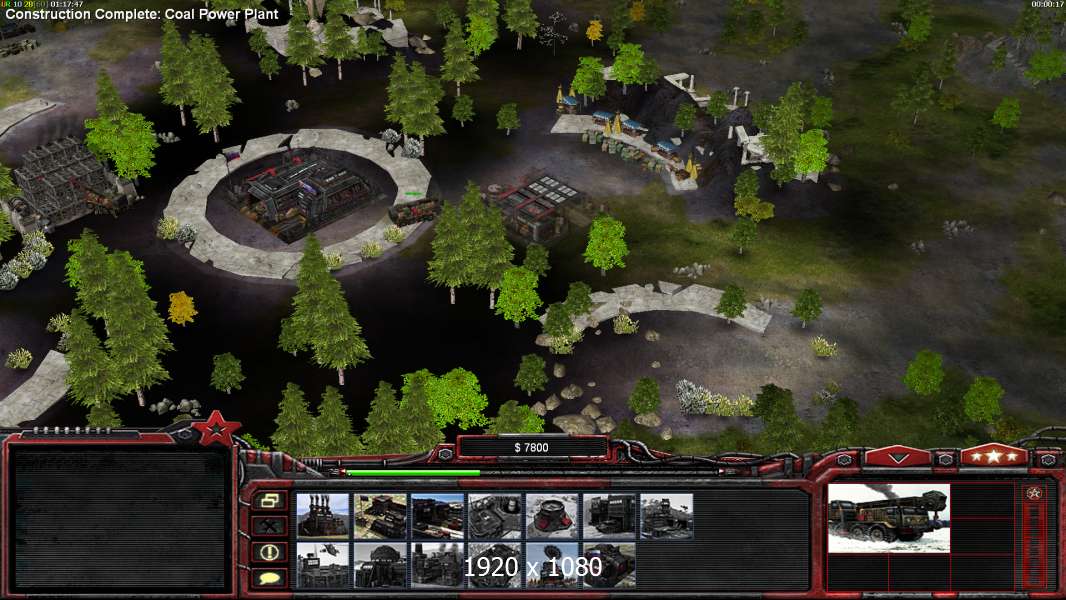The height and width of the screenshot is (600, 1066).
Task: Collapse the panel with the down arrow
Action: (898, 457)
